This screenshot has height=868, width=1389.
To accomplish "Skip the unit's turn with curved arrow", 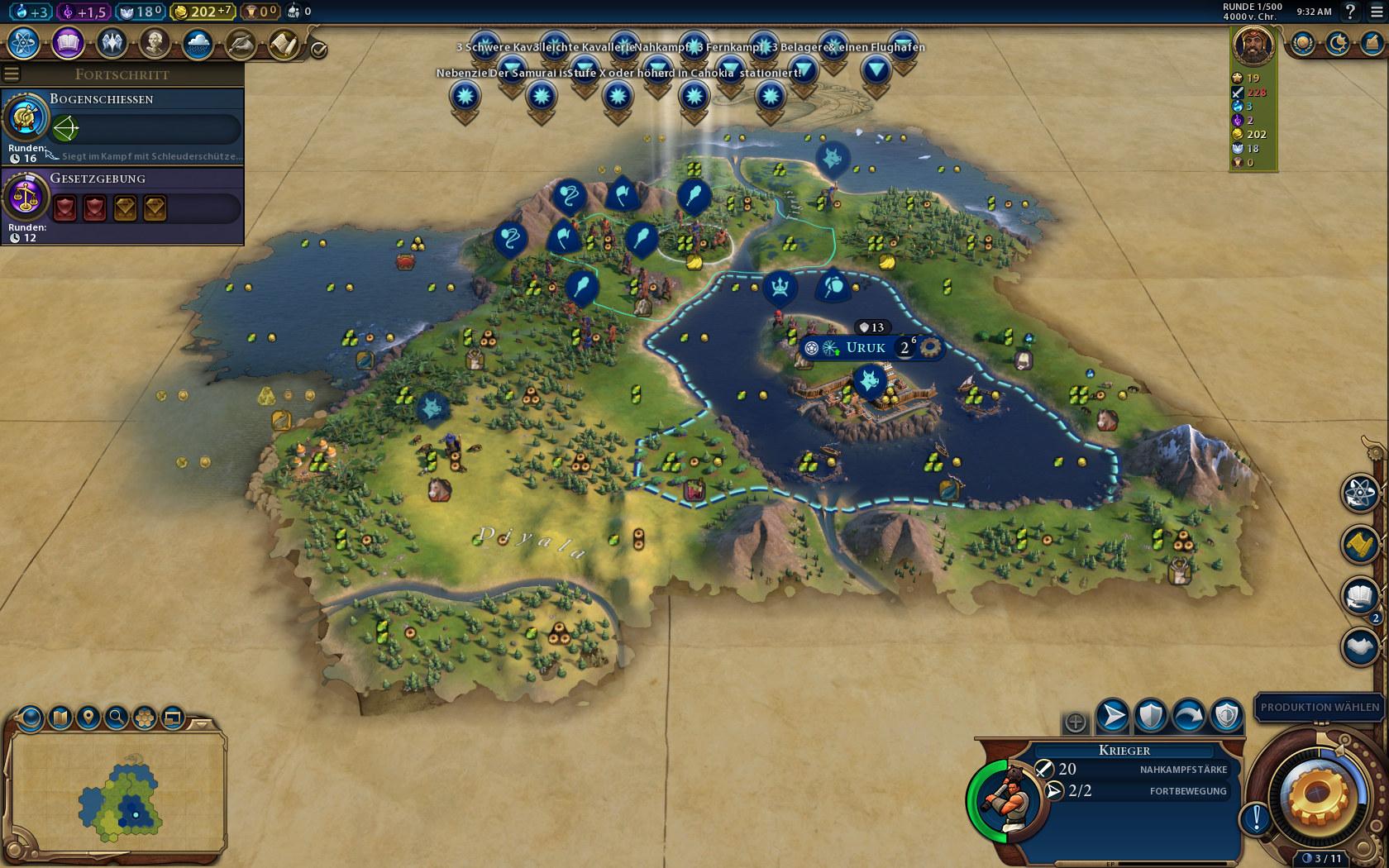I will tap(1189, 716).
